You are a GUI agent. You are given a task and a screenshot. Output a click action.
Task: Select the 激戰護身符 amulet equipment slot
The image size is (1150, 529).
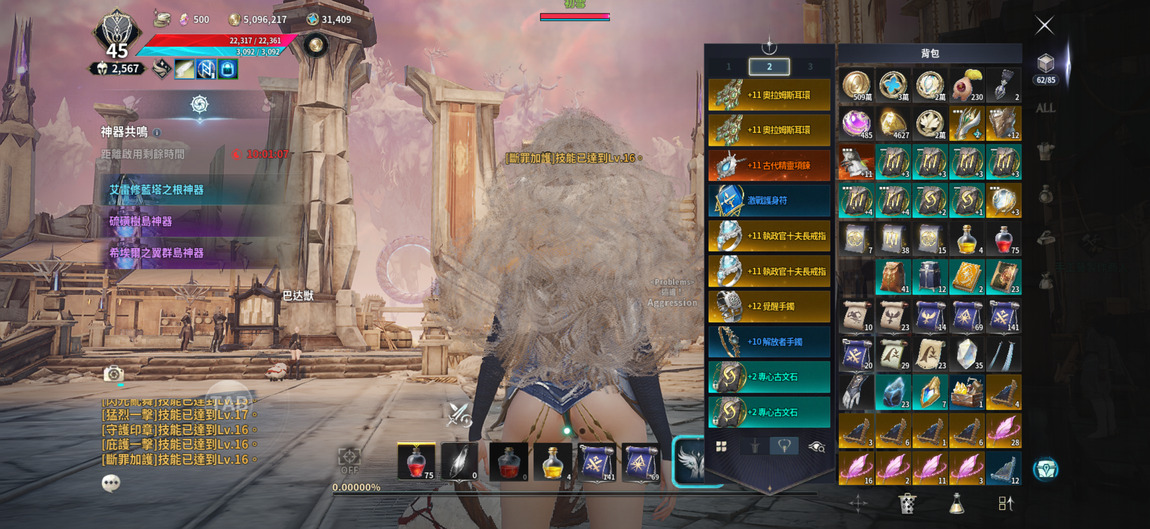click(x=769, y=200)
